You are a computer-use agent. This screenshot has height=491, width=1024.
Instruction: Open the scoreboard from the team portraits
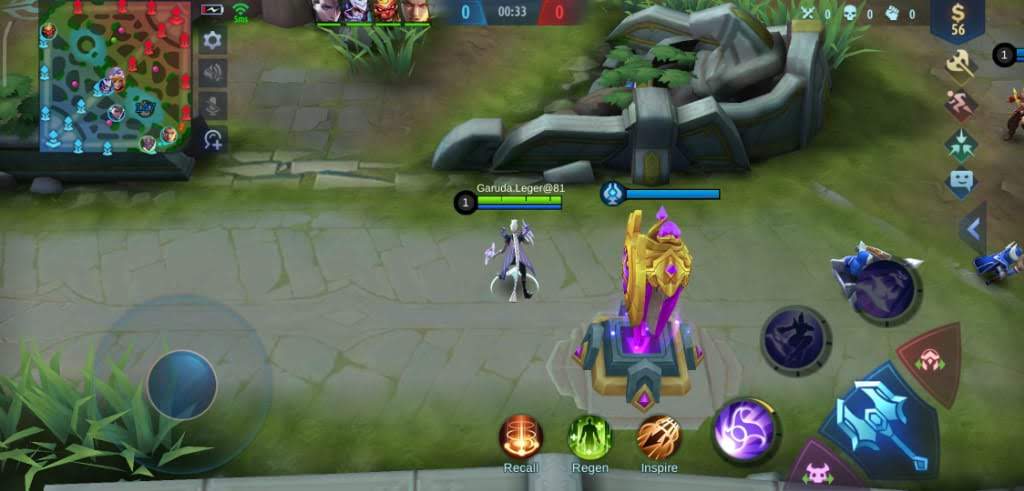372,12
